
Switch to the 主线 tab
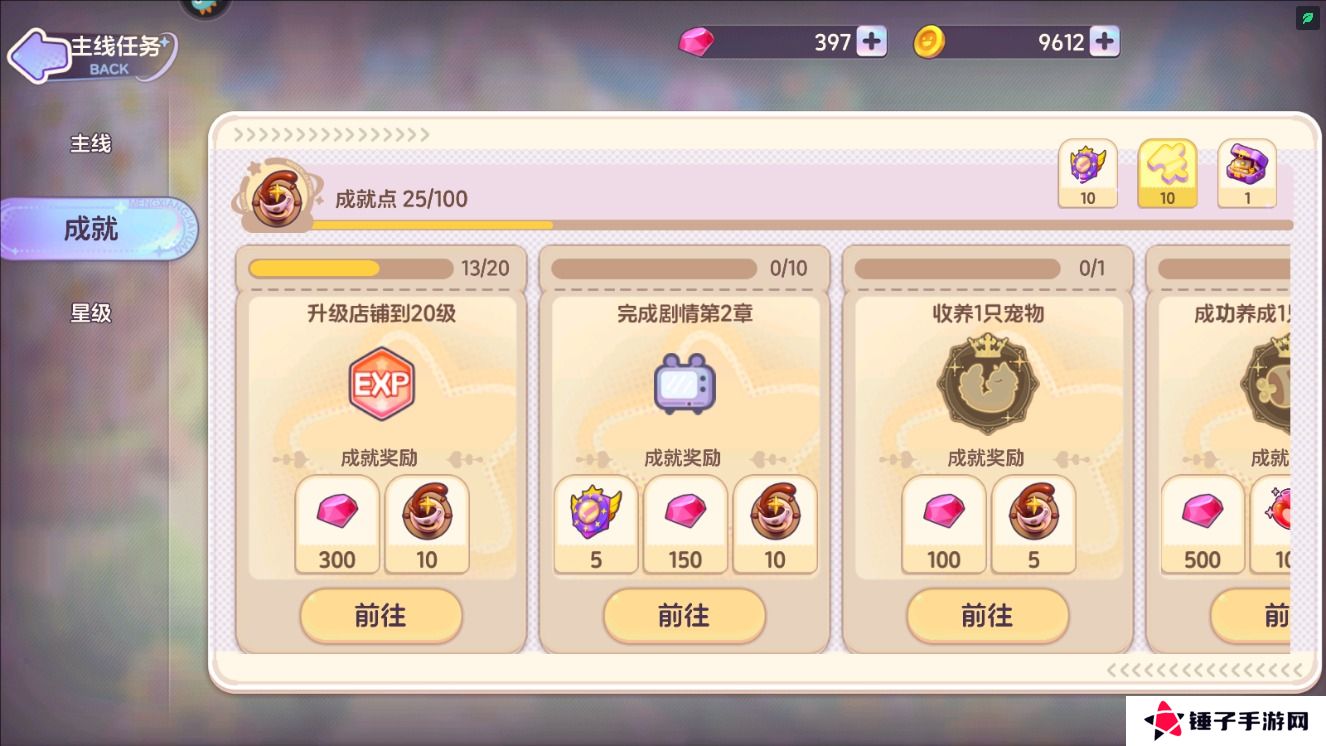pos(91,143)
